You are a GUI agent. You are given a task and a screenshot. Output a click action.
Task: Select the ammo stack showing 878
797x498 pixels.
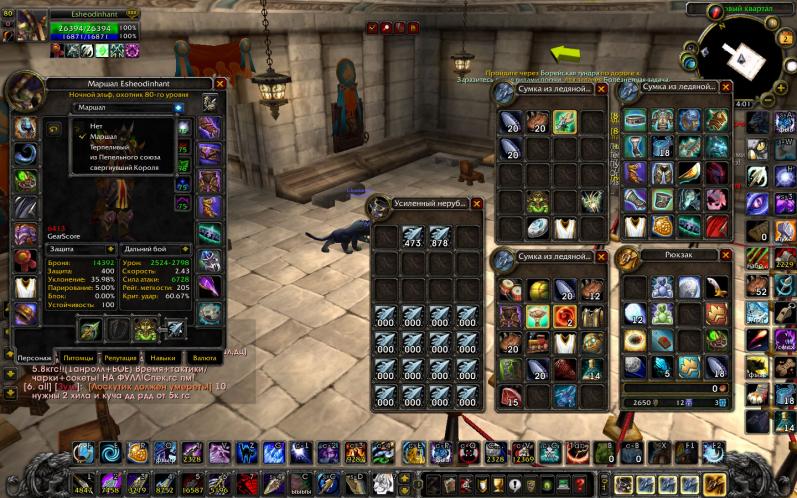pyautogui.click(x=440, y=238)
